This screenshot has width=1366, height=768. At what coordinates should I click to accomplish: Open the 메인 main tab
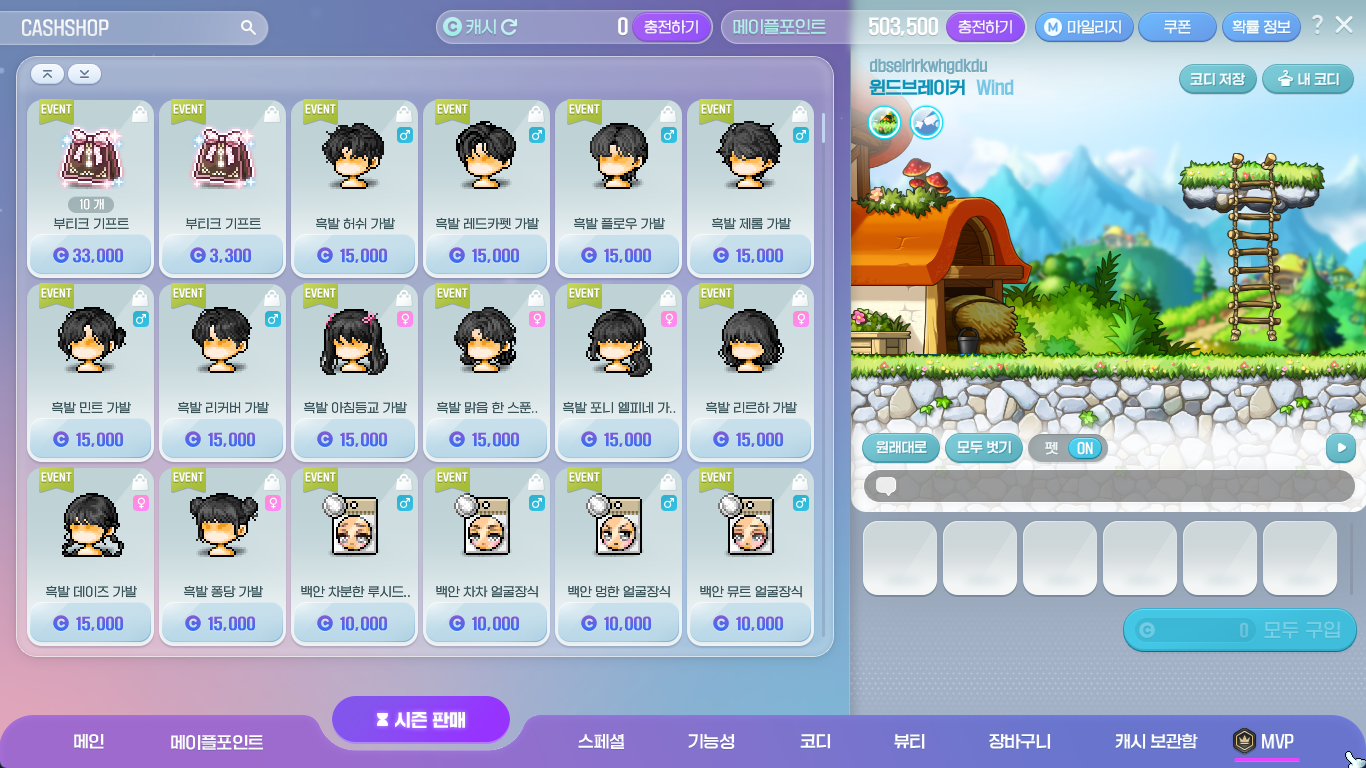[x=89, y=741]
